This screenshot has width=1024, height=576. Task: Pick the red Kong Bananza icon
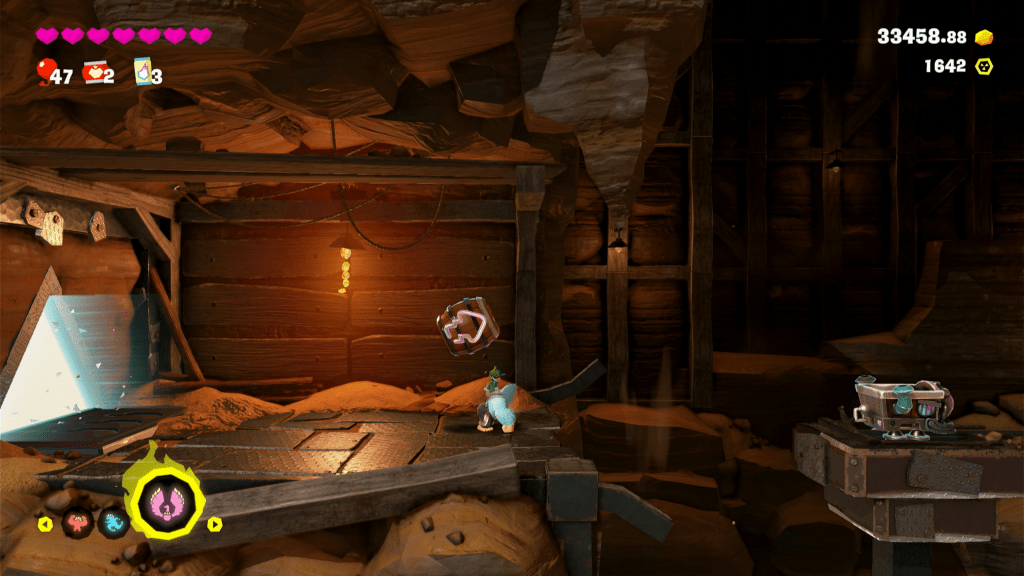(x=75, y=521)
